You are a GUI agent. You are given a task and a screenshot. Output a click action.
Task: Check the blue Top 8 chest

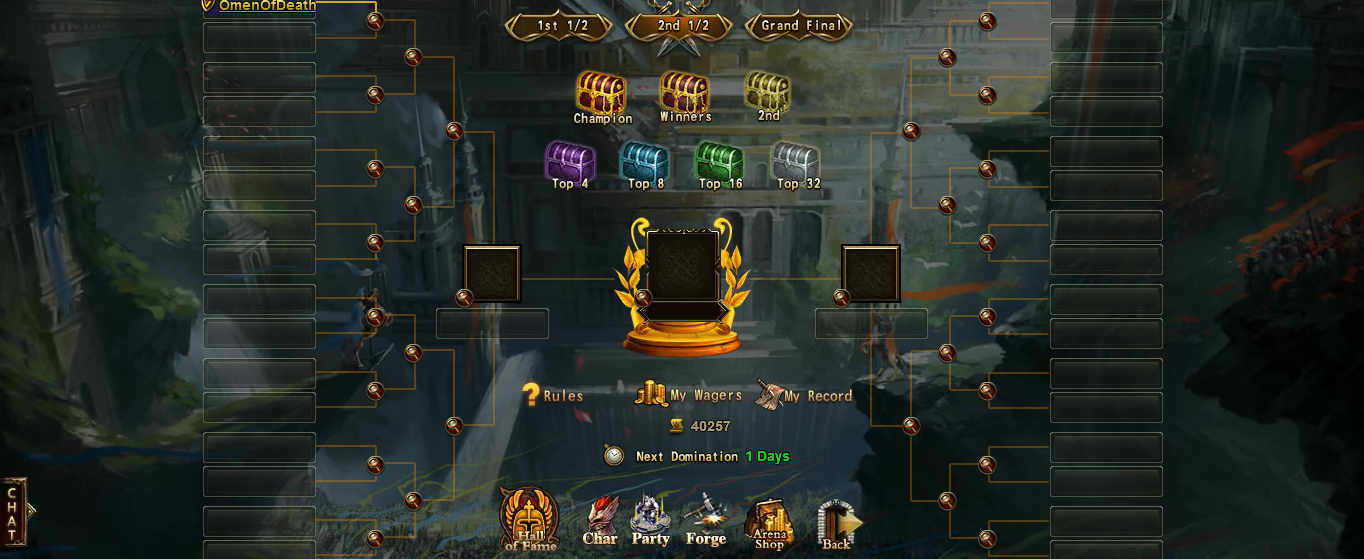tap(645, 162)
